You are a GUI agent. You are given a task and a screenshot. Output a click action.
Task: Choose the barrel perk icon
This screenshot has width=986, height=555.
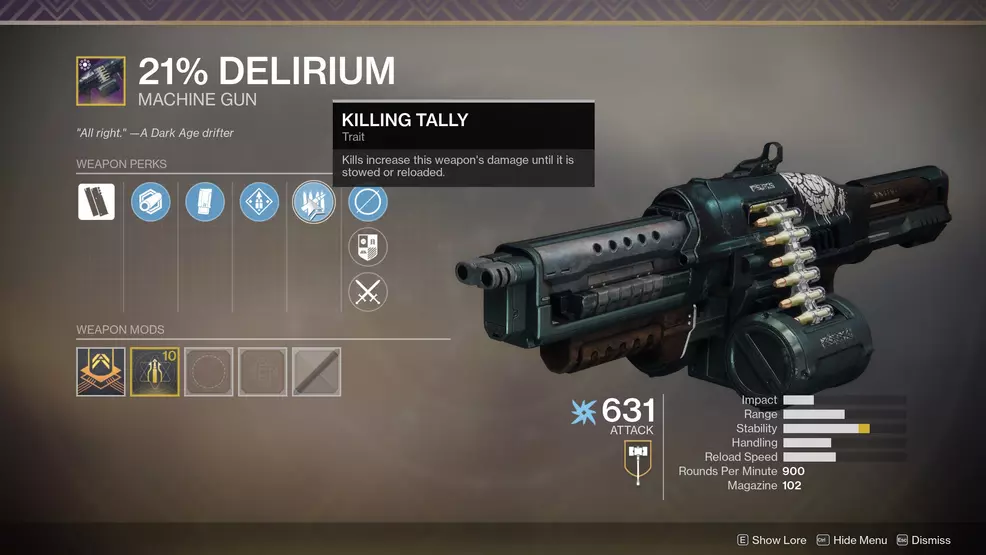(151, 202)
